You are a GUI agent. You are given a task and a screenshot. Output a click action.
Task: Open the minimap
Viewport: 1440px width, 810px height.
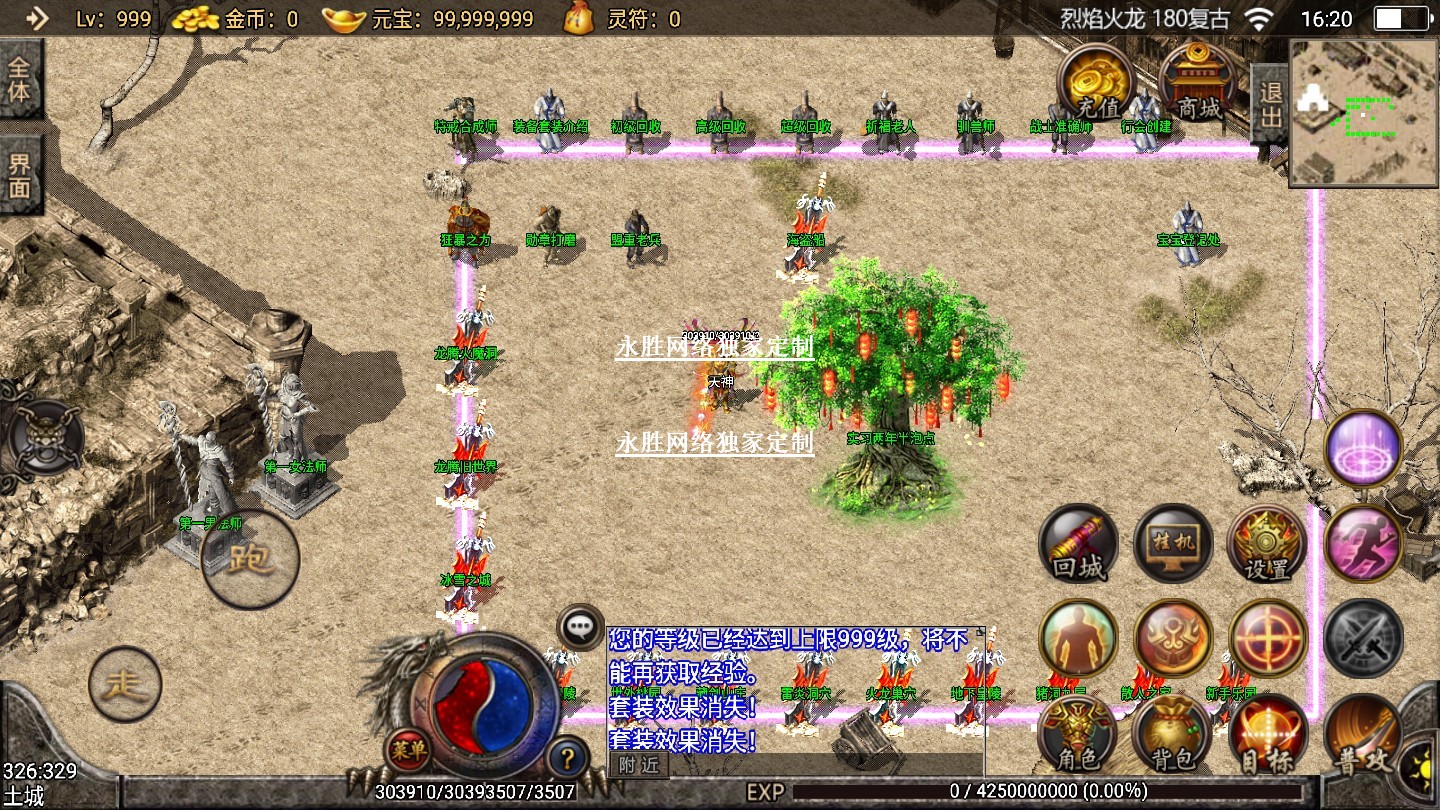pyautogui.click(x=1362, y=112)
